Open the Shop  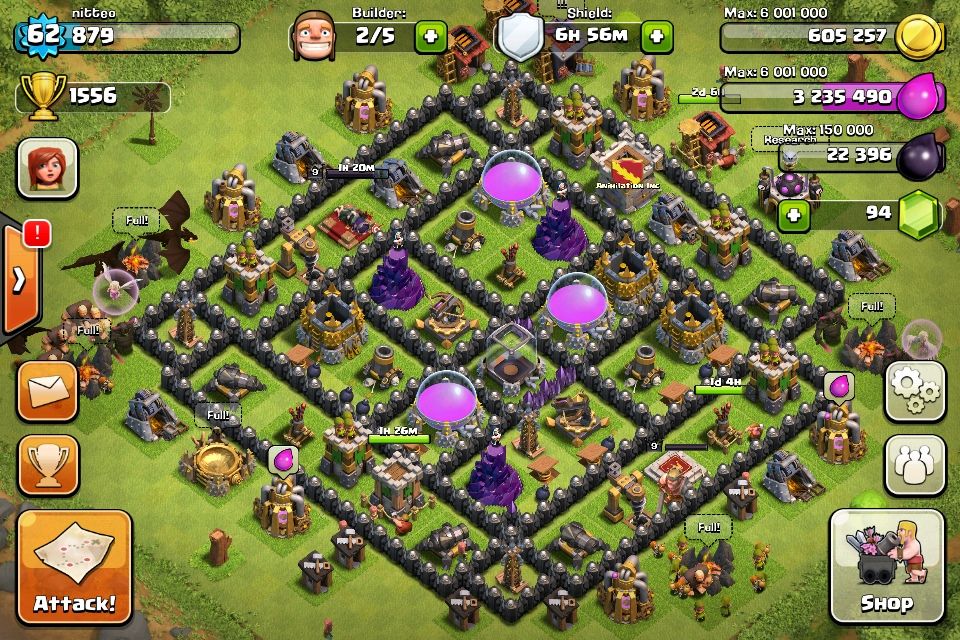(886, 567)
